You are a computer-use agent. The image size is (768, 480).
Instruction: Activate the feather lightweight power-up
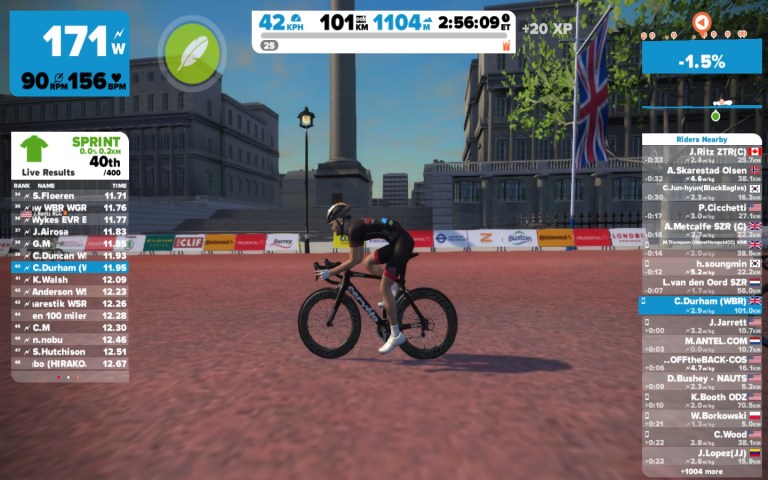click(191, 52)
